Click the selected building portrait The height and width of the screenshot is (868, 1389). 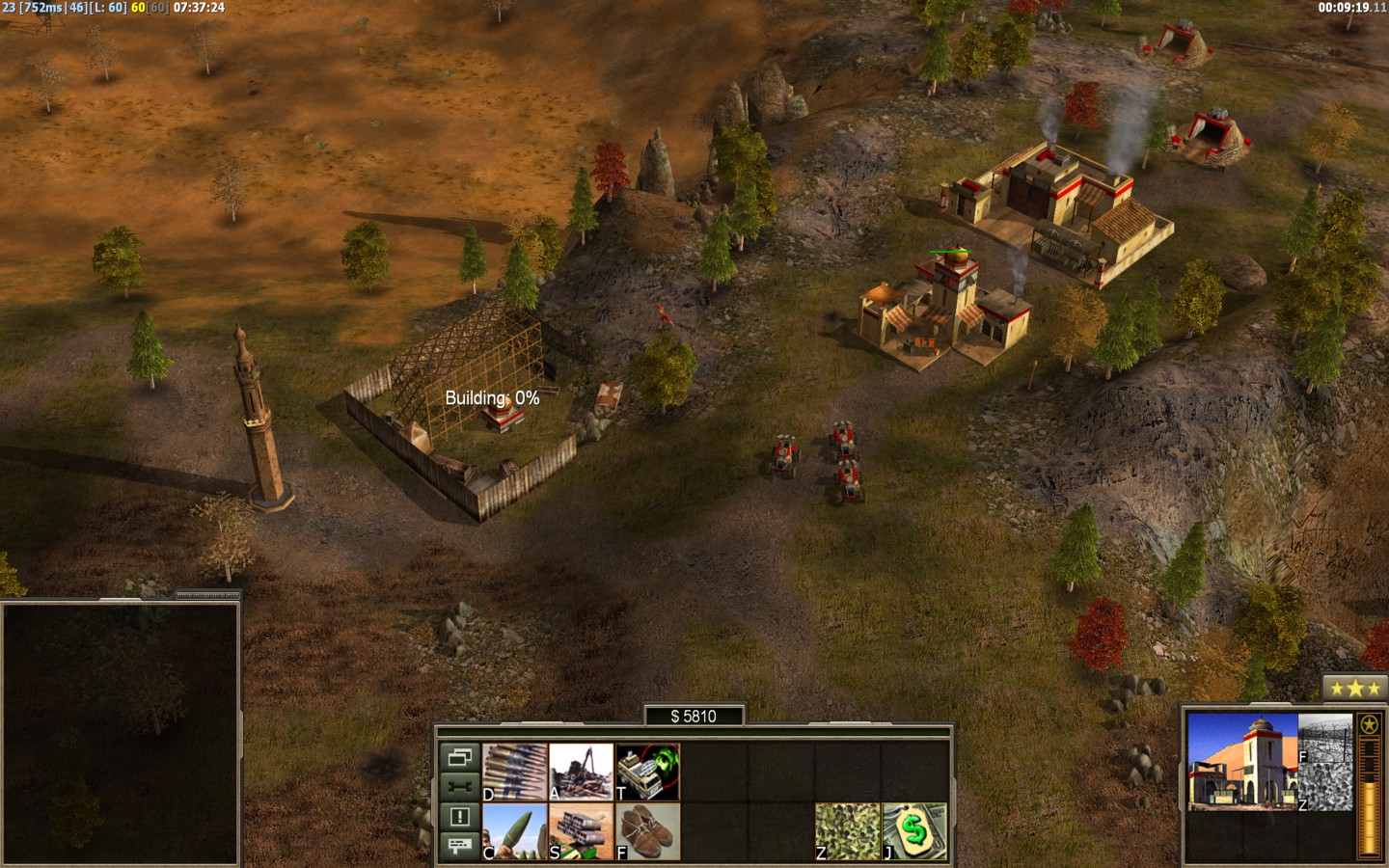(x=1242, y=762)
